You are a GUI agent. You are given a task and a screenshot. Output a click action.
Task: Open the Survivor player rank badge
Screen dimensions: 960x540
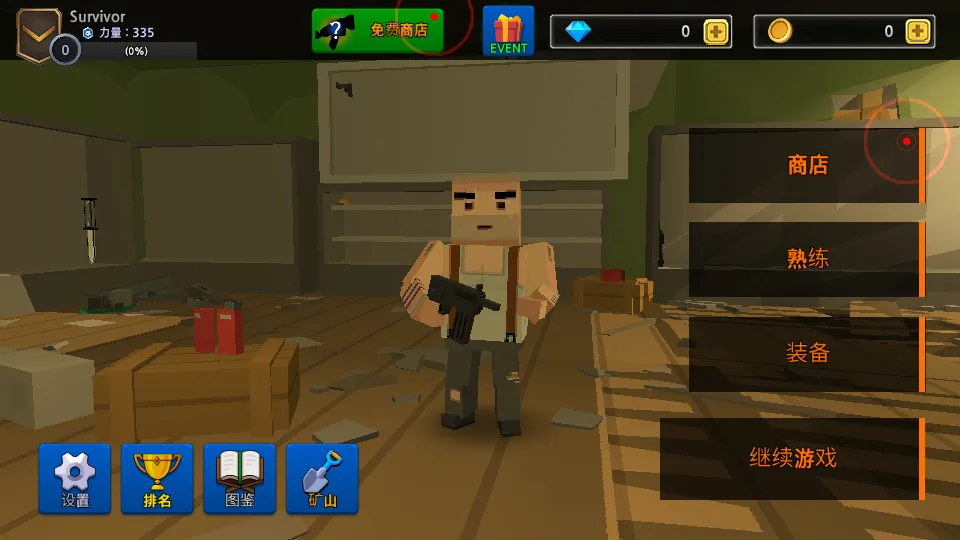coord(39,30)
